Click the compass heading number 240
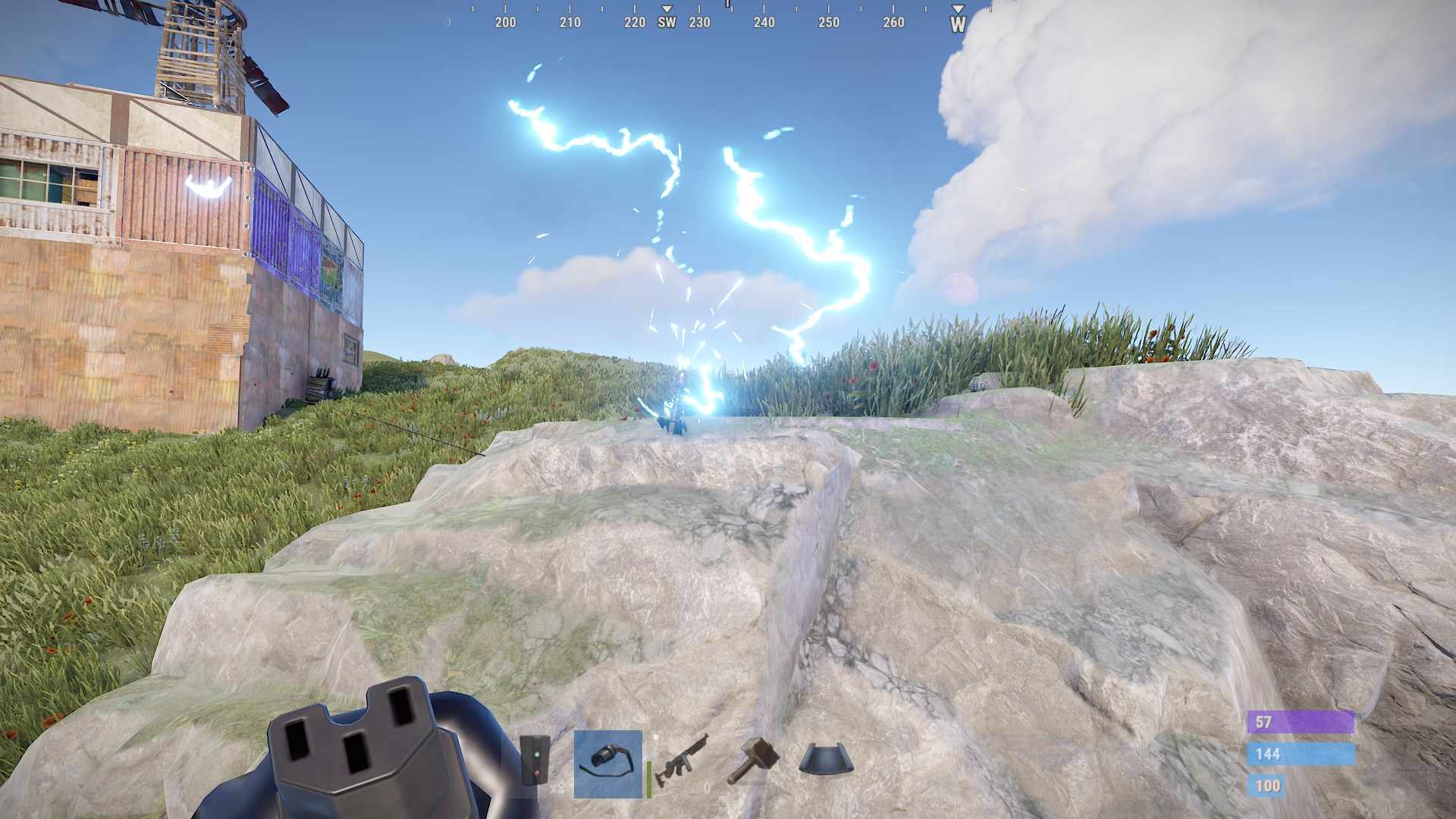Image resolution: width=1456 pixels, height=819 pixels. pyautogui.click(x=762, y=23)
